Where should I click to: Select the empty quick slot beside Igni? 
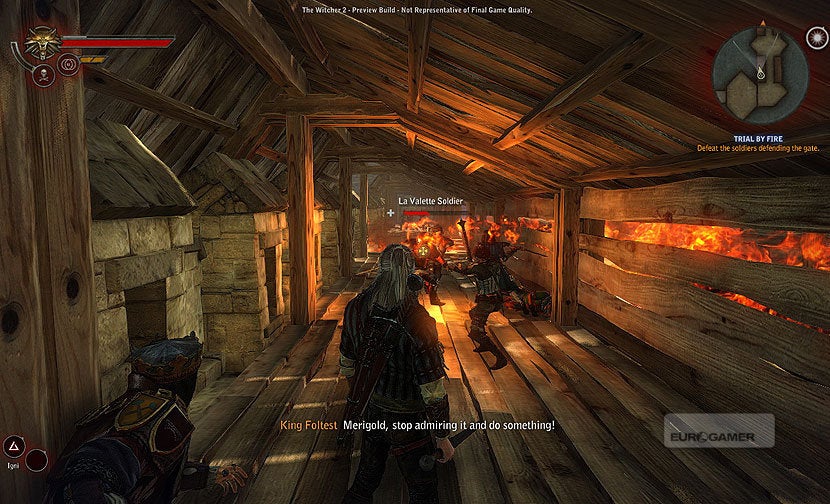click(37, 460)
